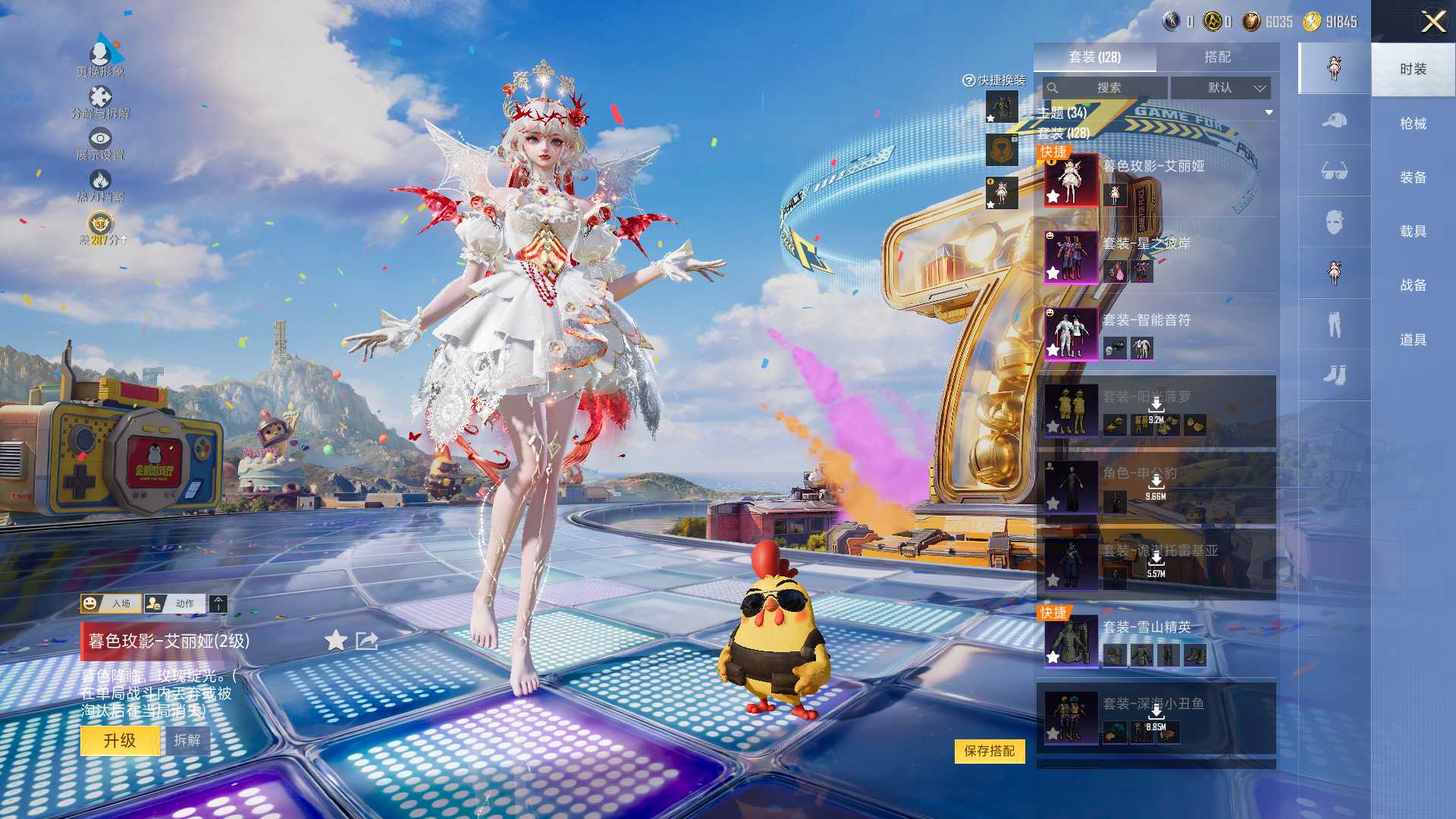Save the outfit with 保存搭配
Viewport: 1456px width, 819px height.
point(989,751)
